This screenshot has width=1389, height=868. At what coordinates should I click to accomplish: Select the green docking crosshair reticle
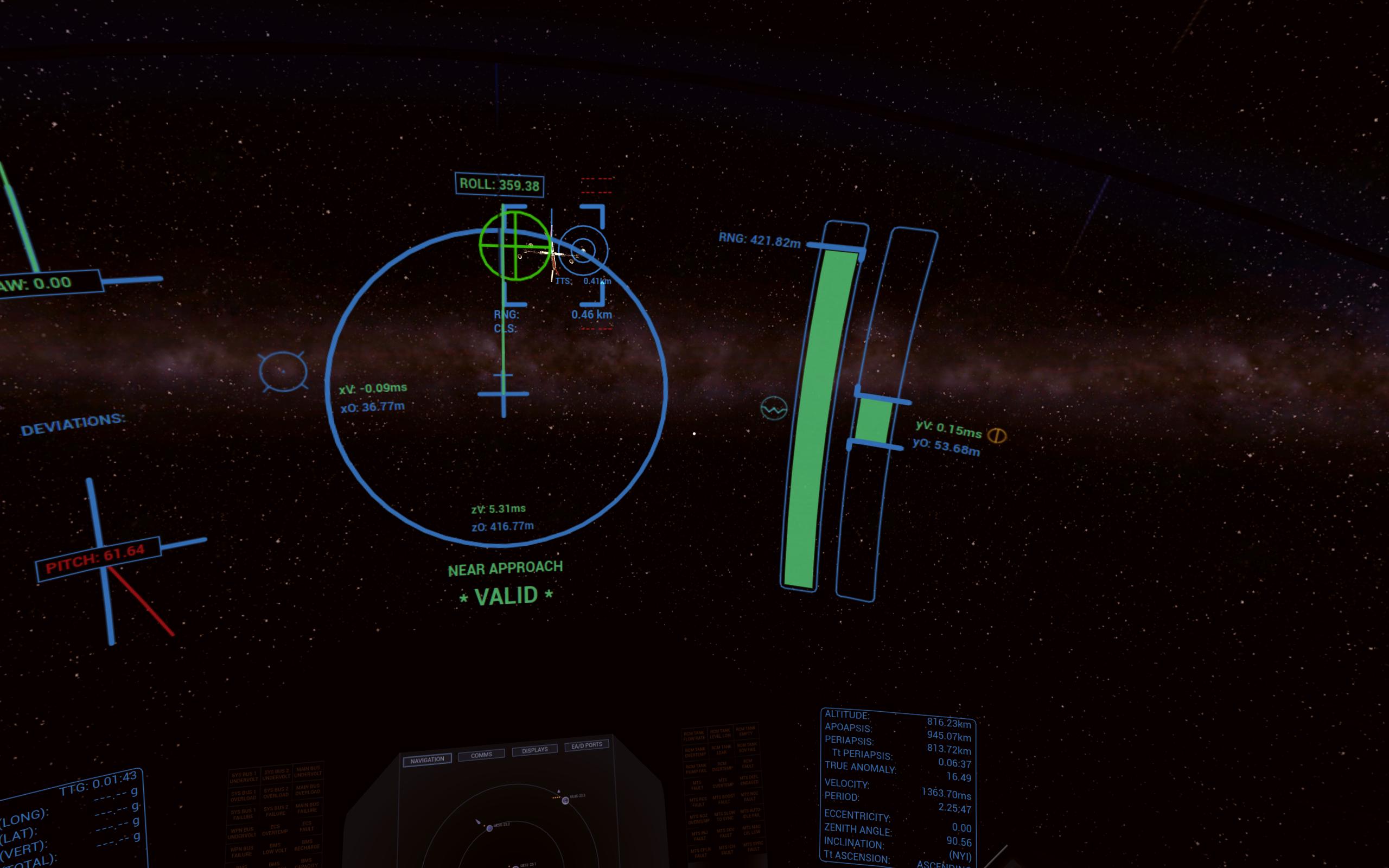515,248
